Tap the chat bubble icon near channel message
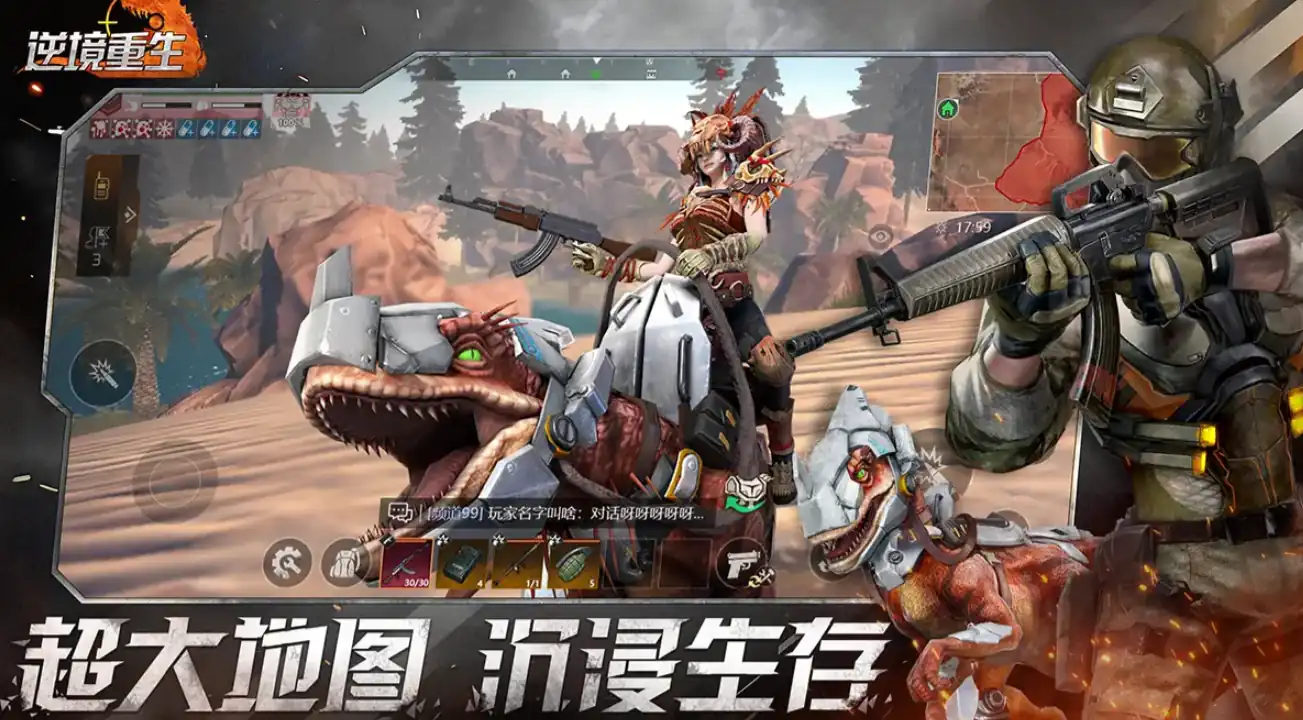 click(x=401, y=512)
